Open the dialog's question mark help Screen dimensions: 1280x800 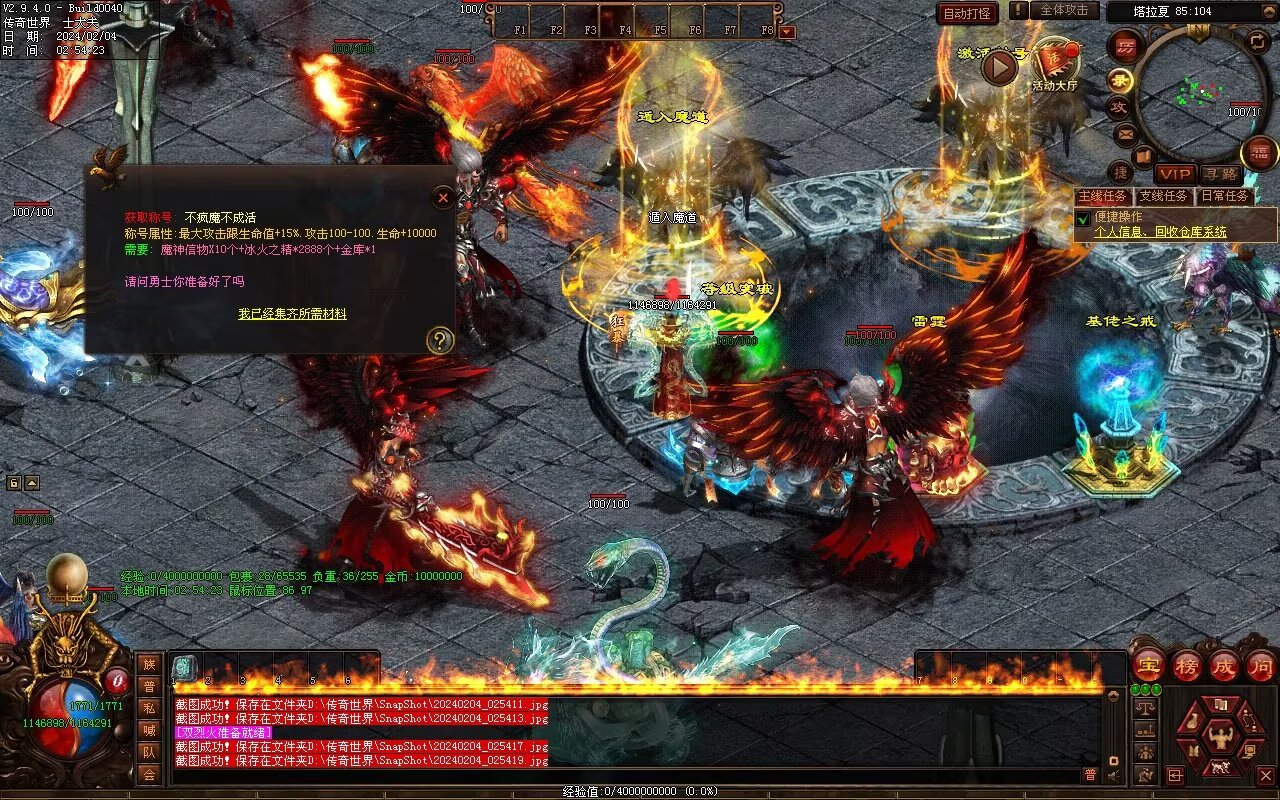click(439, 341)
